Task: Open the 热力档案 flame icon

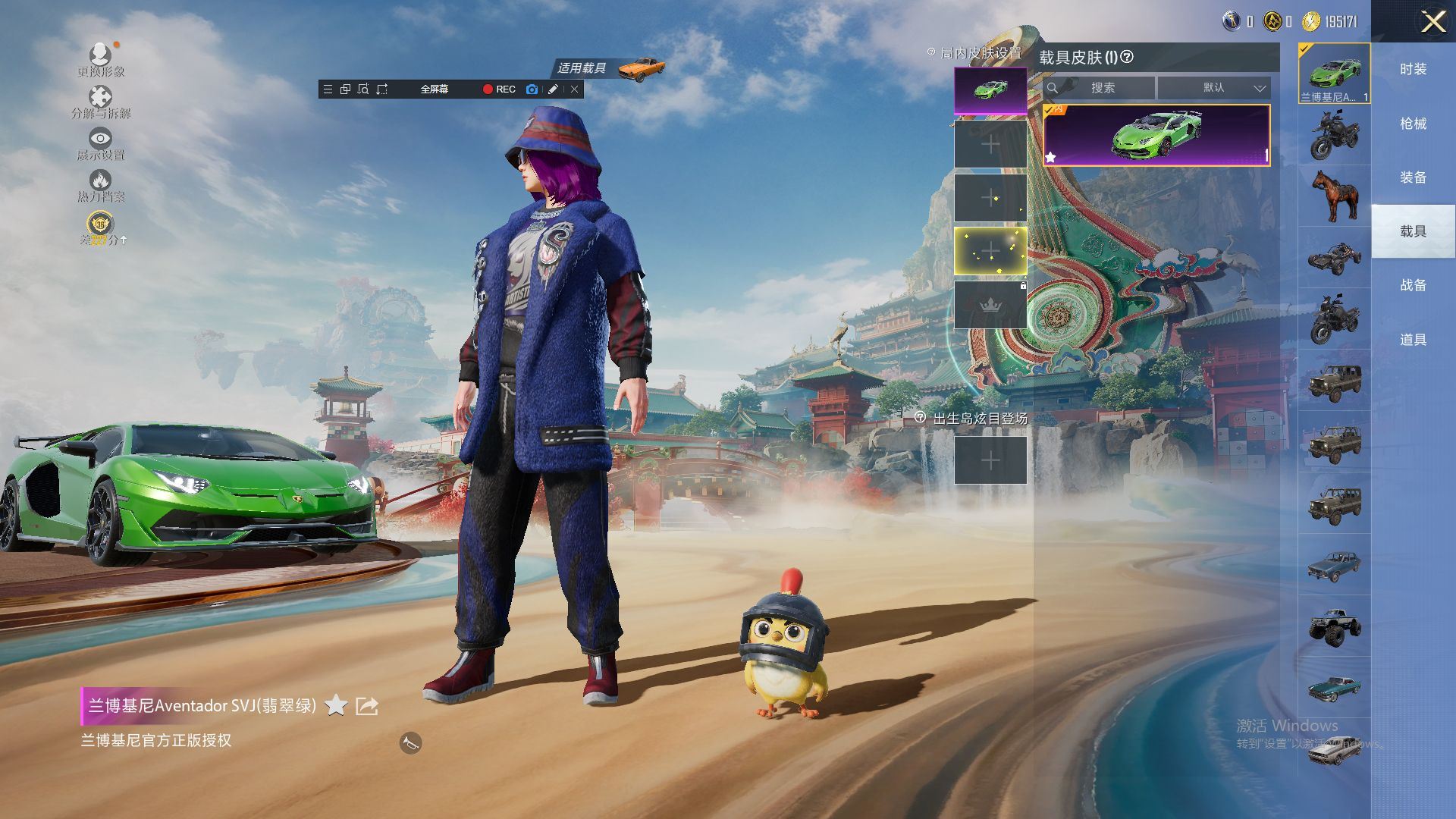Action: click(100, 184)
